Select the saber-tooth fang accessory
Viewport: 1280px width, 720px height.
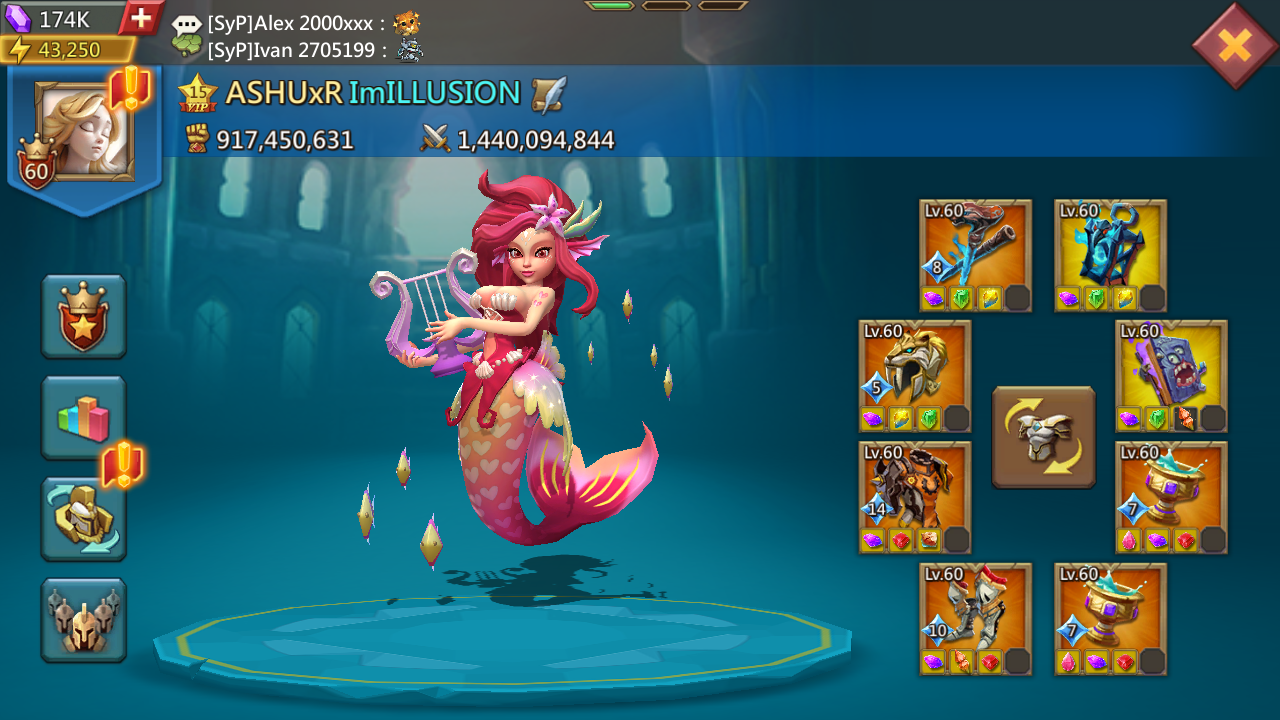[x=914, y=370]
